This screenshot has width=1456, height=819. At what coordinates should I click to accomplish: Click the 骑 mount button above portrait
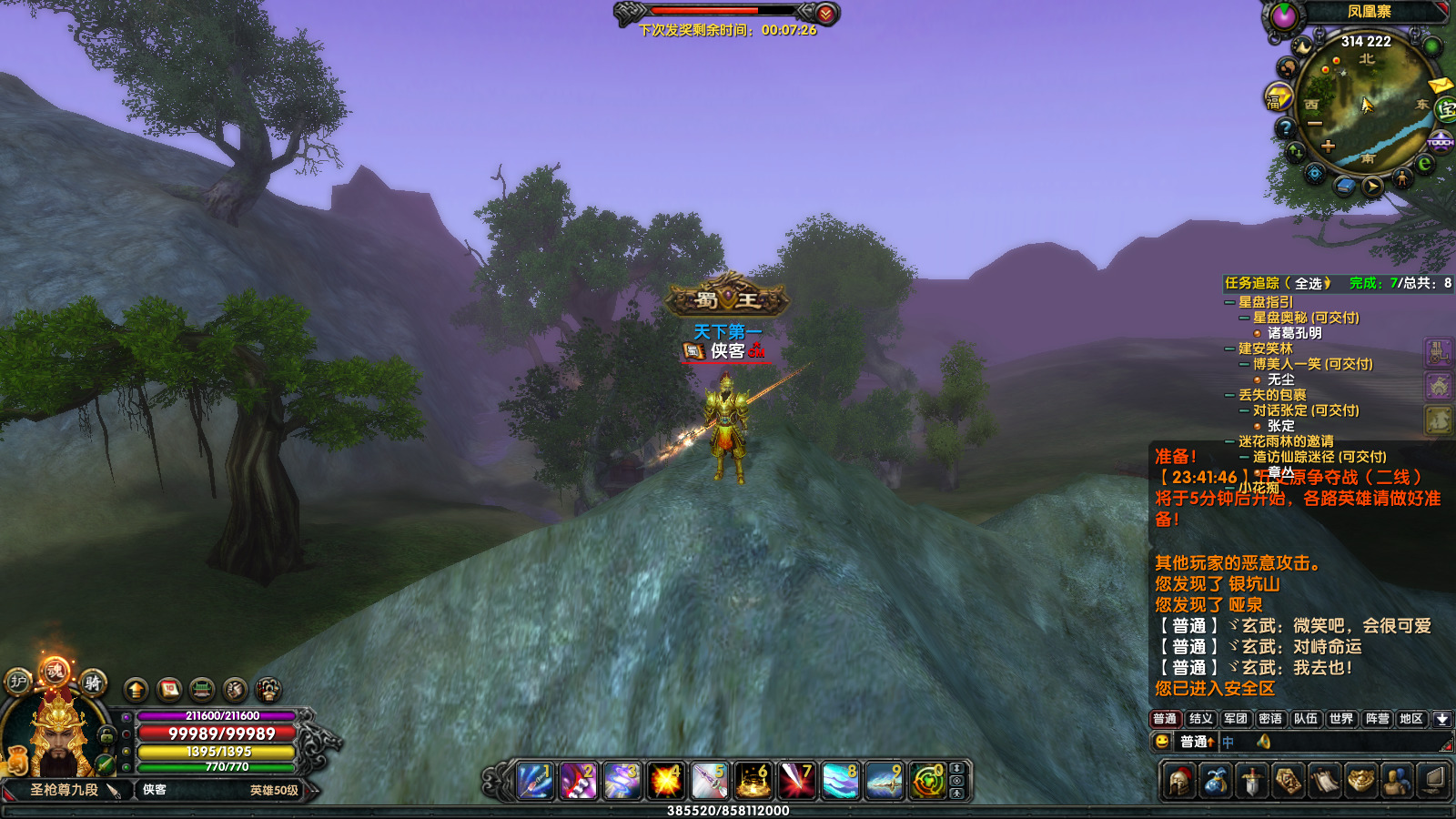[93, 682]
